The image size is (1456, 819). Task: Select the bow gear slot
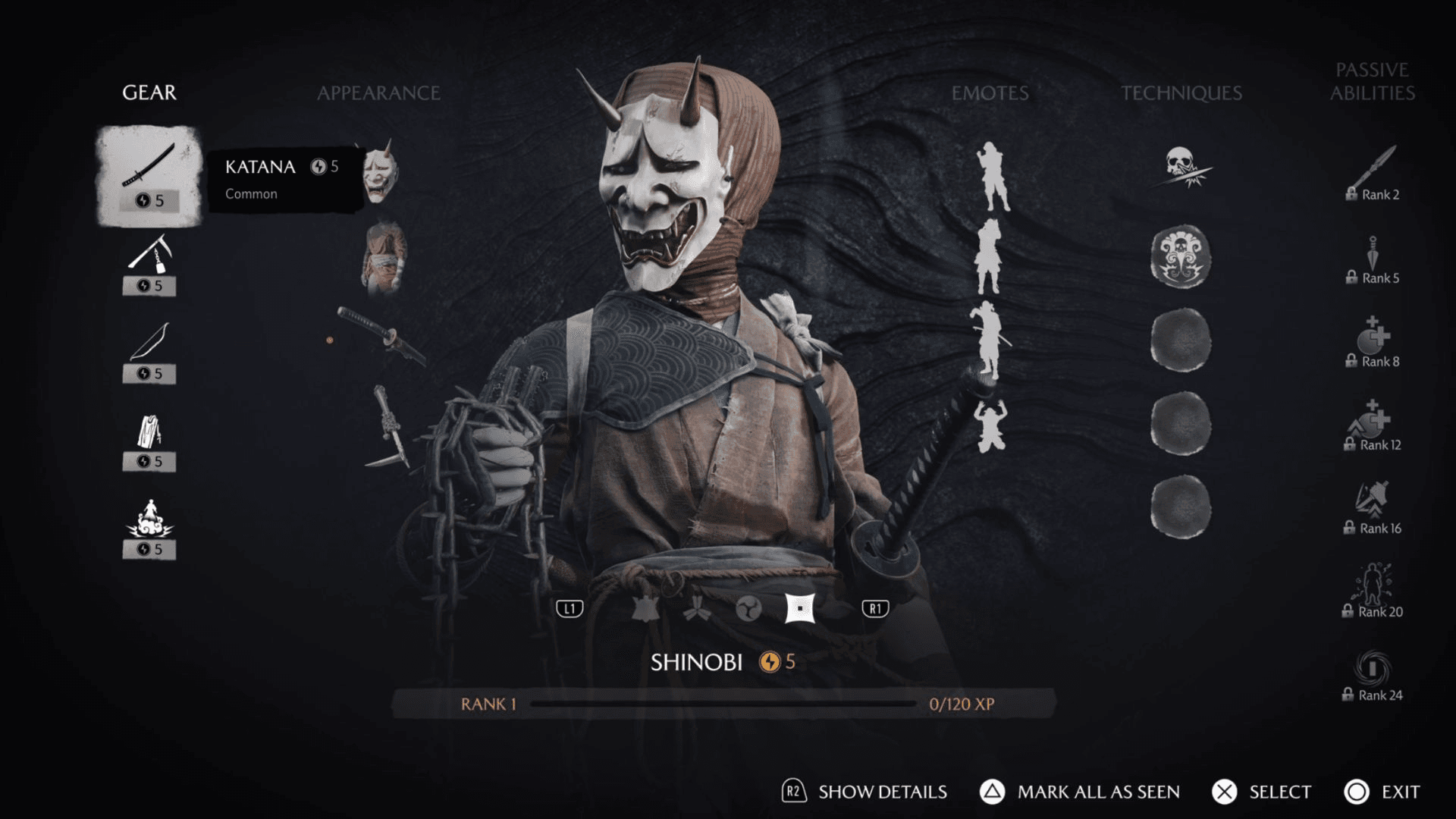(149, 352)
